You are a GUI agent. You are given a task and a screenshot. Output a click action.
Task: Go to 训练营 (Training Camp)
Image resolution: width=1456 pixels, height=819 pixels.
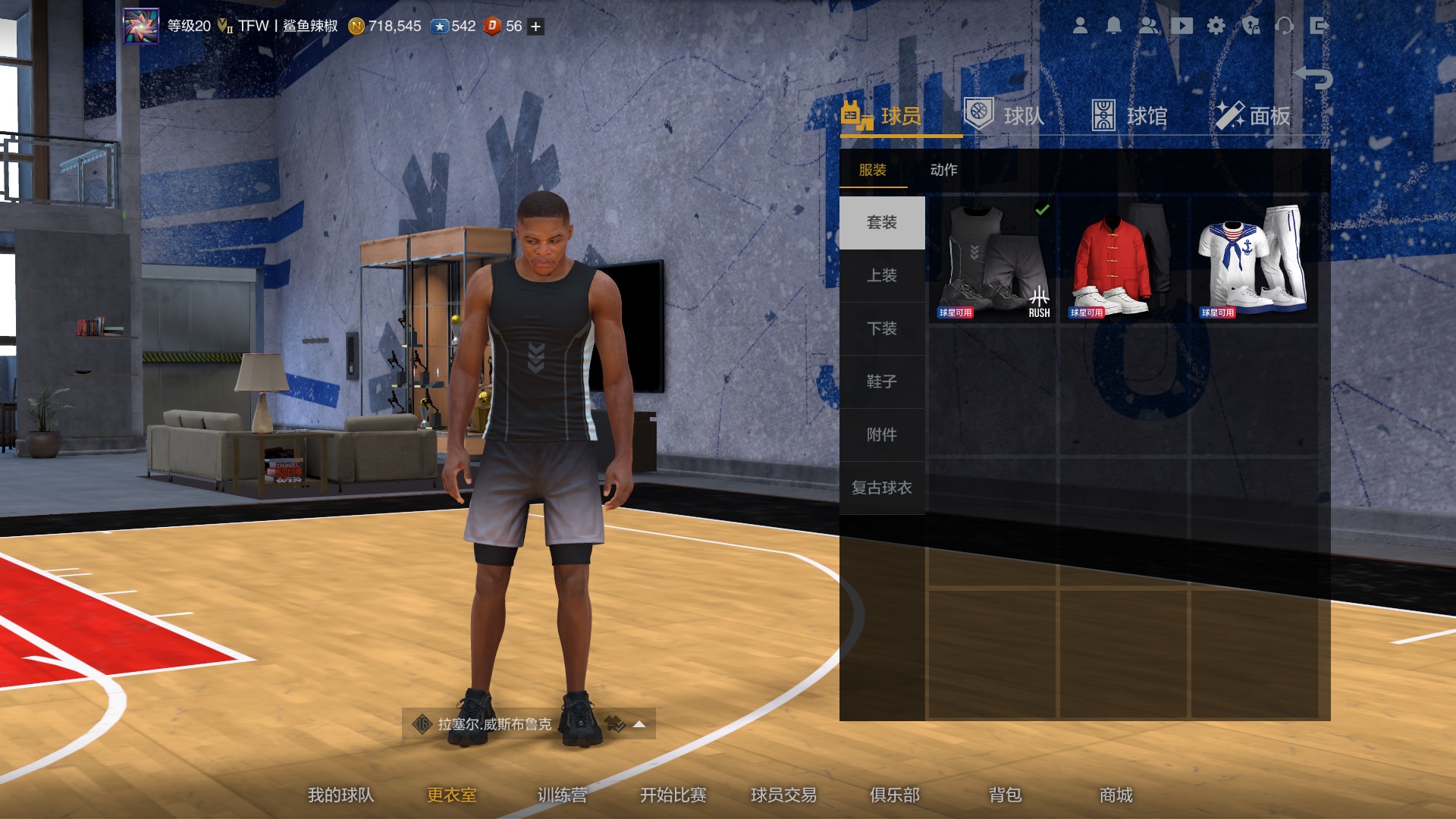[563, 795]
